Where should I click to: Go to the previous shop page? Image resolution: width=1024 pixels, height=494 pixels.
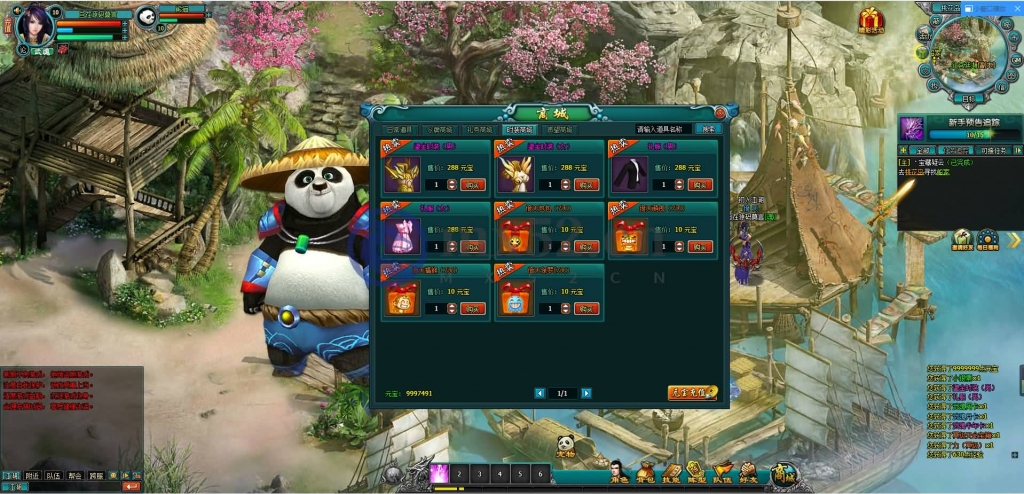point(540,393)
